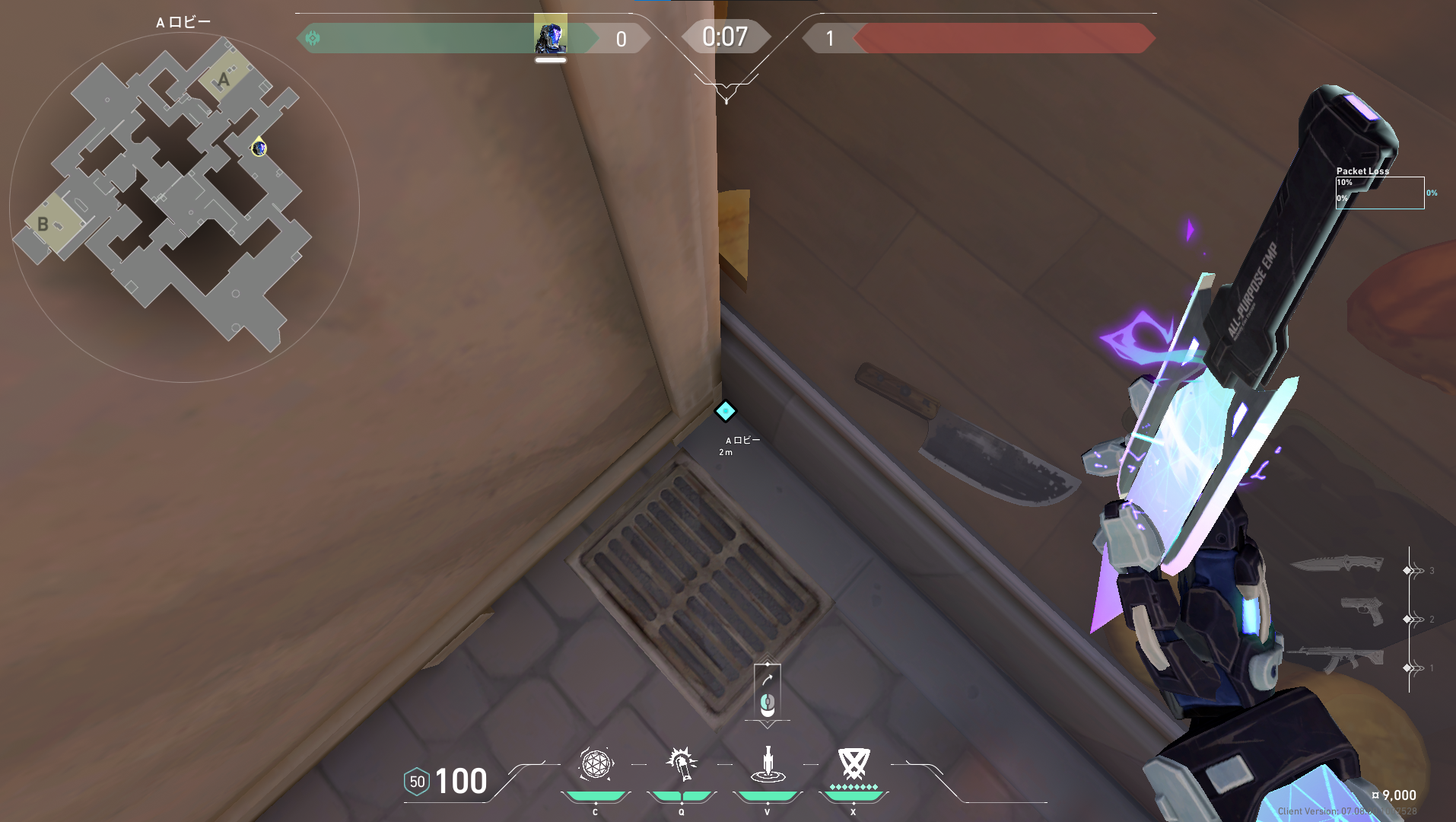The height and width of the screenshot is (822, 1456).
Task: Activate the NULL/cmd ultimate icon
Action: point(854,764)
